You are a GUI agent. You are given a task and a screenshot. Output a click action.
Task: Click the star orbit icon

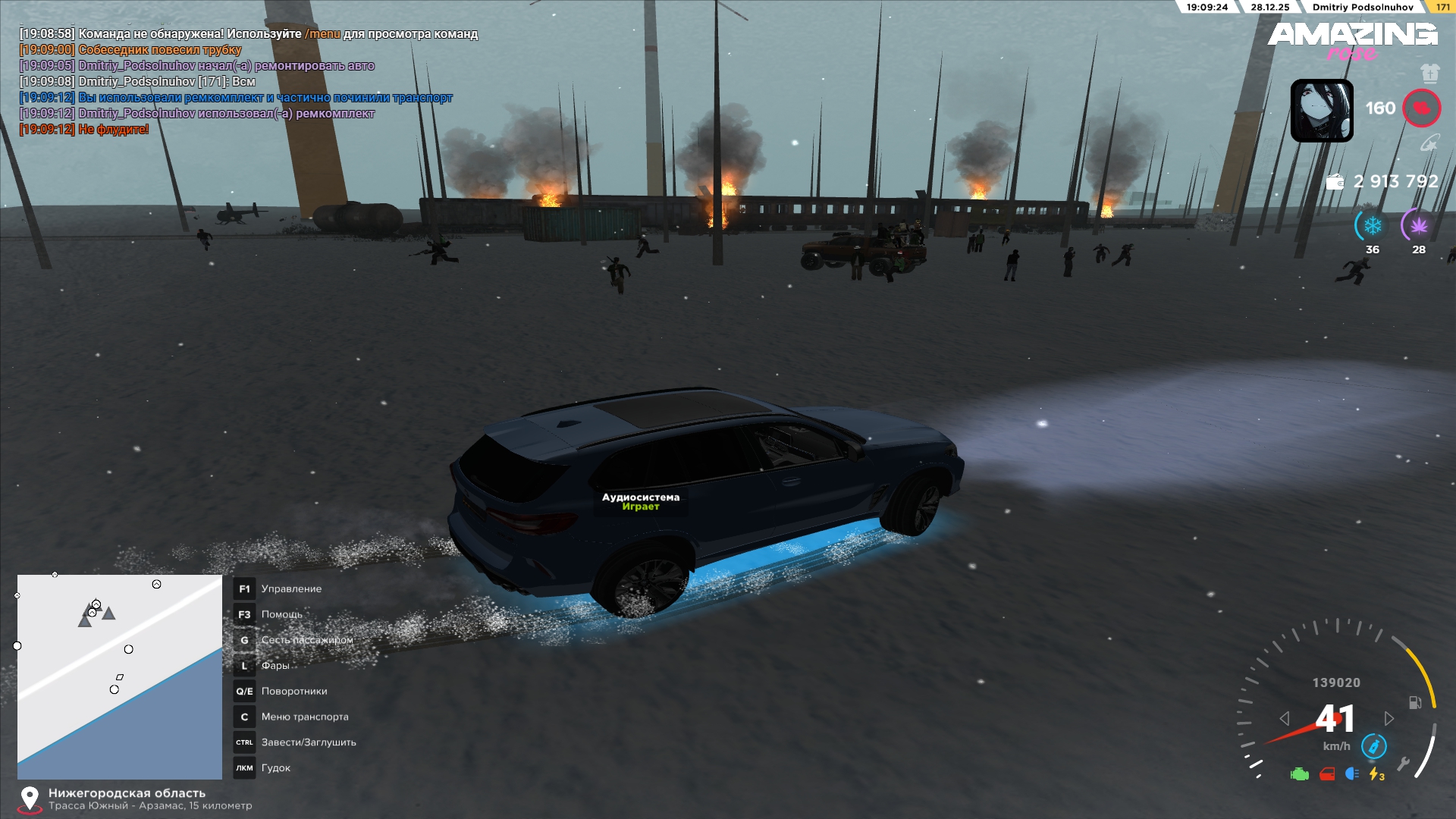(1429, 143)
